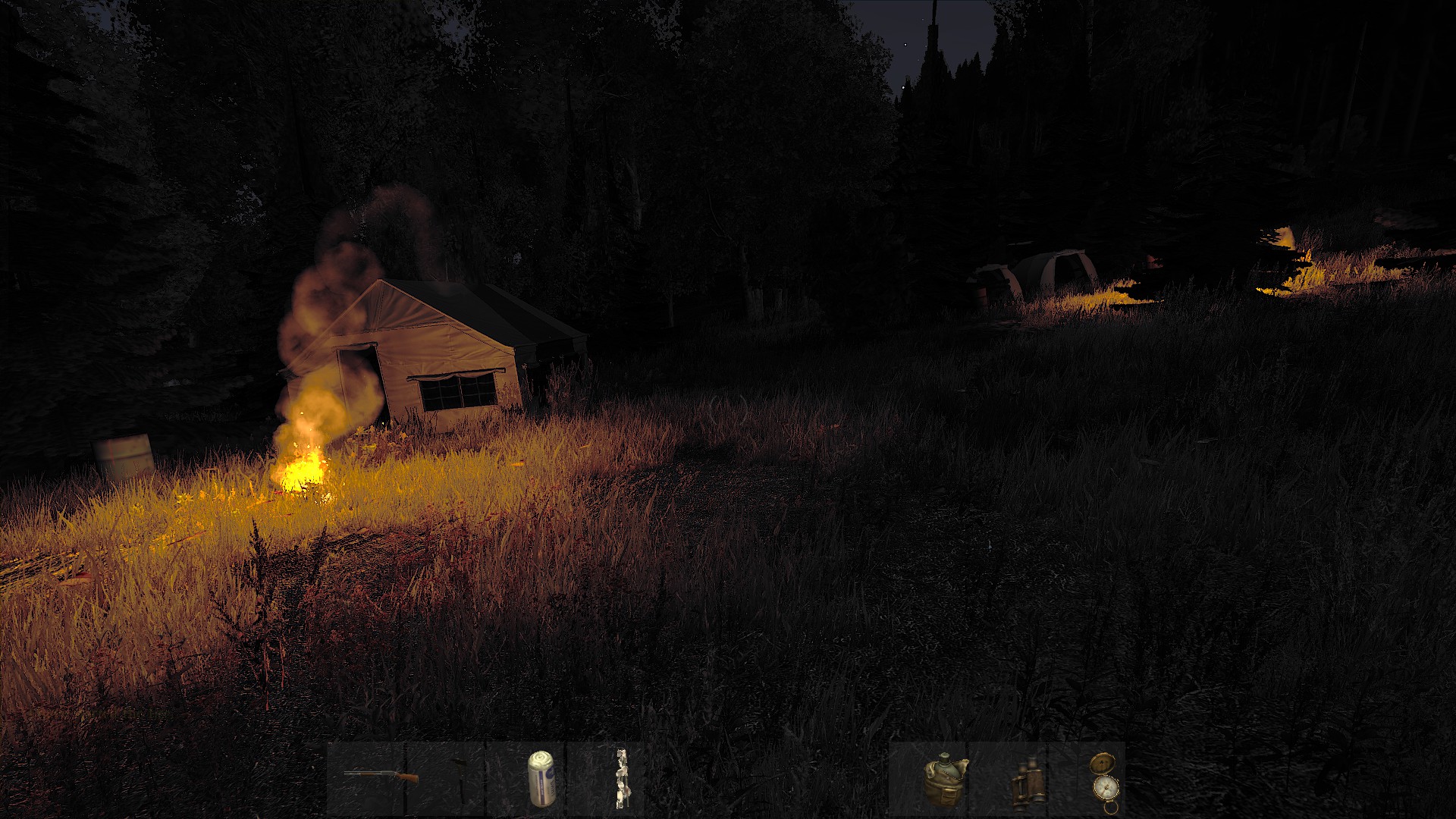Select the torn white rags item
The width and height of the screenshot is (1456, 819).
pos(621,778)
